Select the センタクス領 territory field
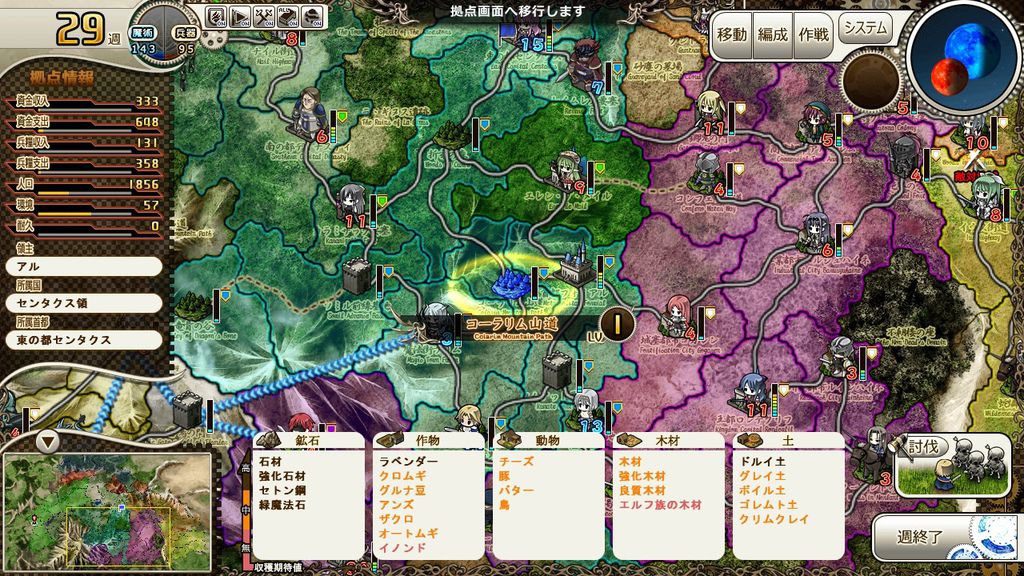The image size is (1024, 576). (x=84, y=302)
